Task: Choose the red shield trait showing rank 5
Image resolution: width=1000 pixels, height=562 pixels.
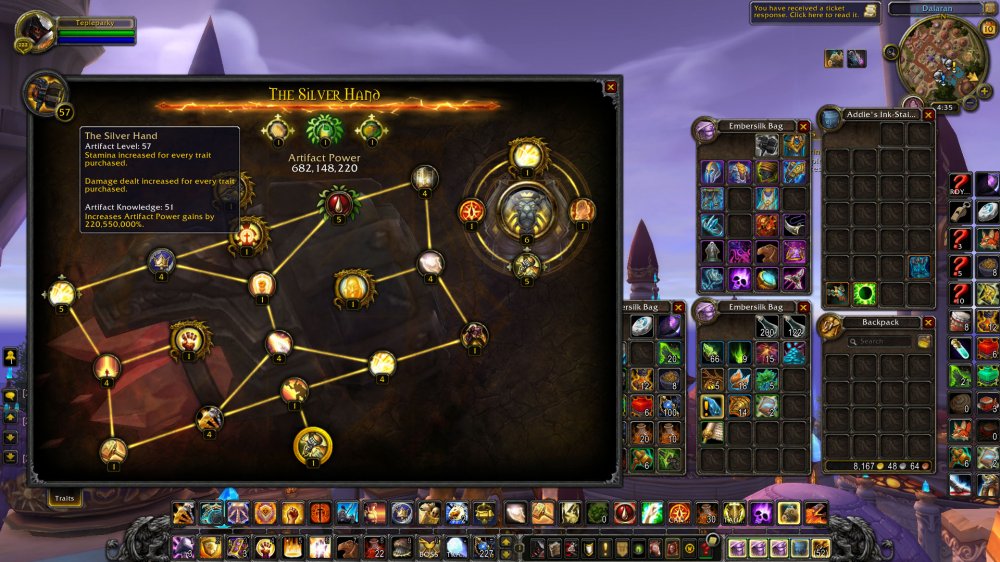Action: 338,204
